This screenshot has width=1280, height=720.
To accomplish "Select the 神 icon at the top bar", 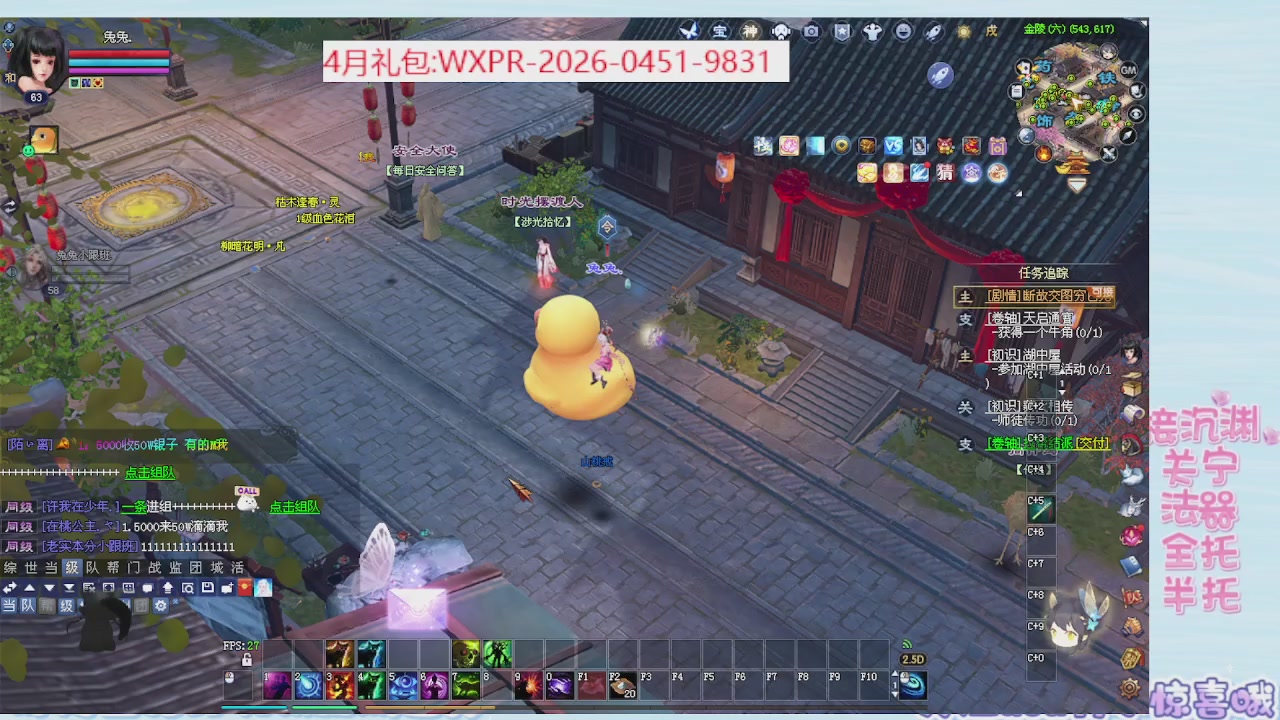I will 750,30.
